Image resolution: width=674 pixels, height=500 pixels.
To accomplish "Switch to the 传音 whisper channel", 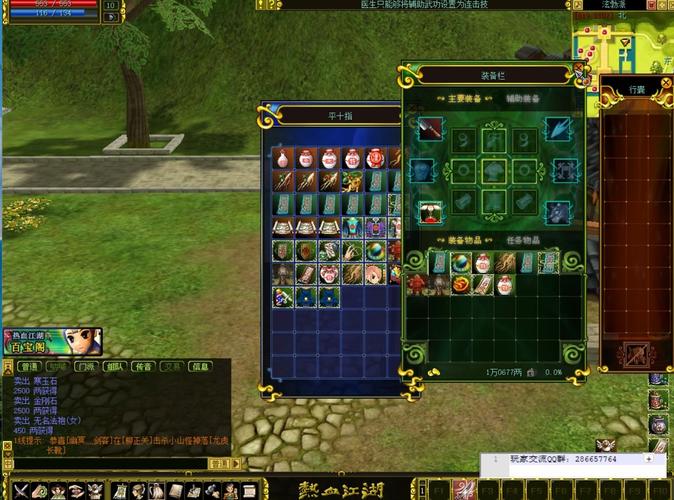I will pos(142,366).
